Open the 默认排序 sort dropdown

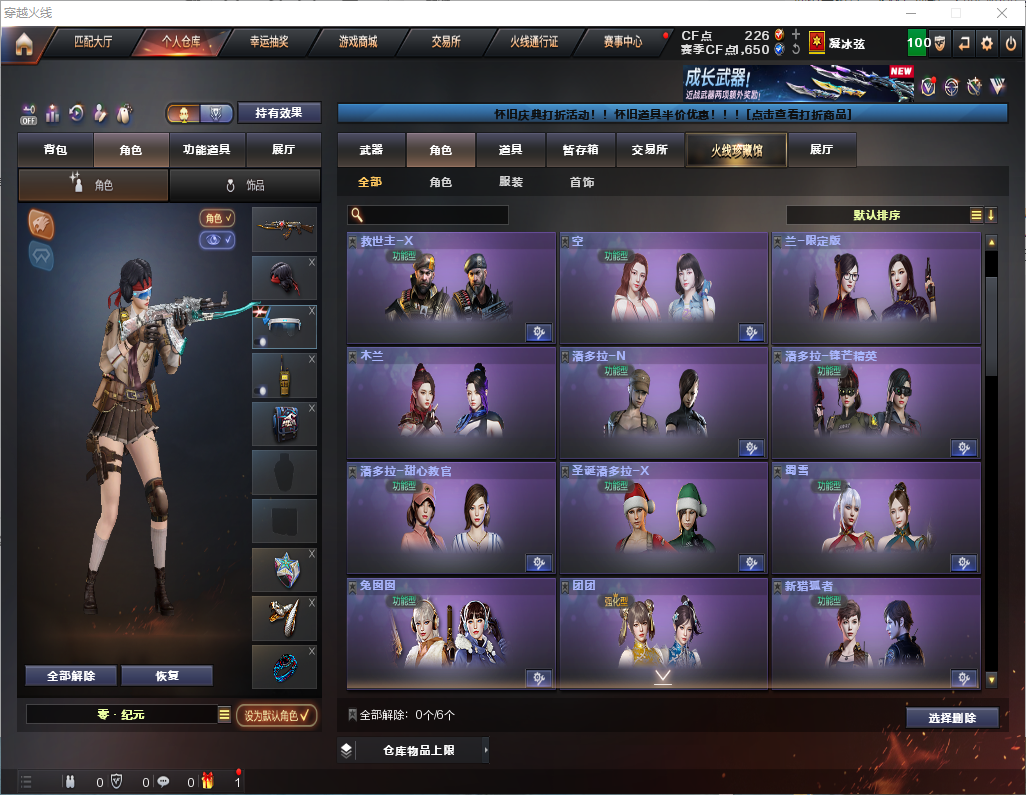878,215
